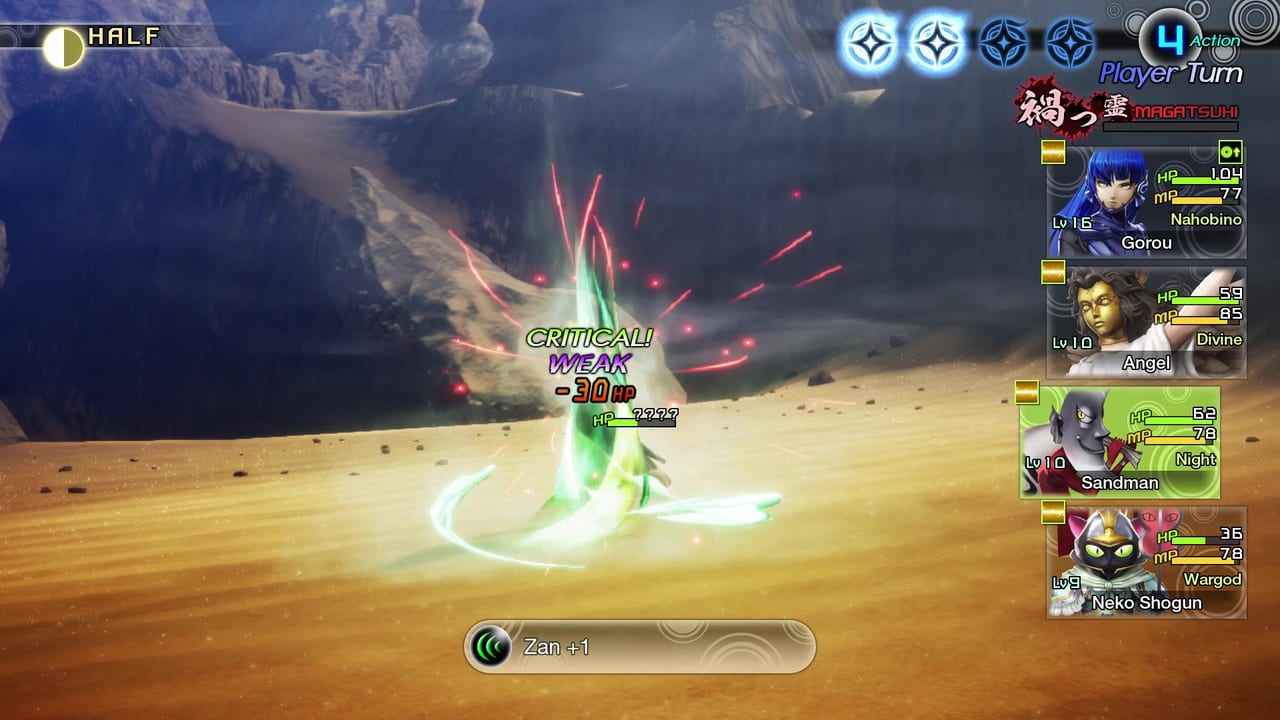This screenshot has width=1280, height=720.
Task: Choose the Angel party member card
Action: (1146, 322)
